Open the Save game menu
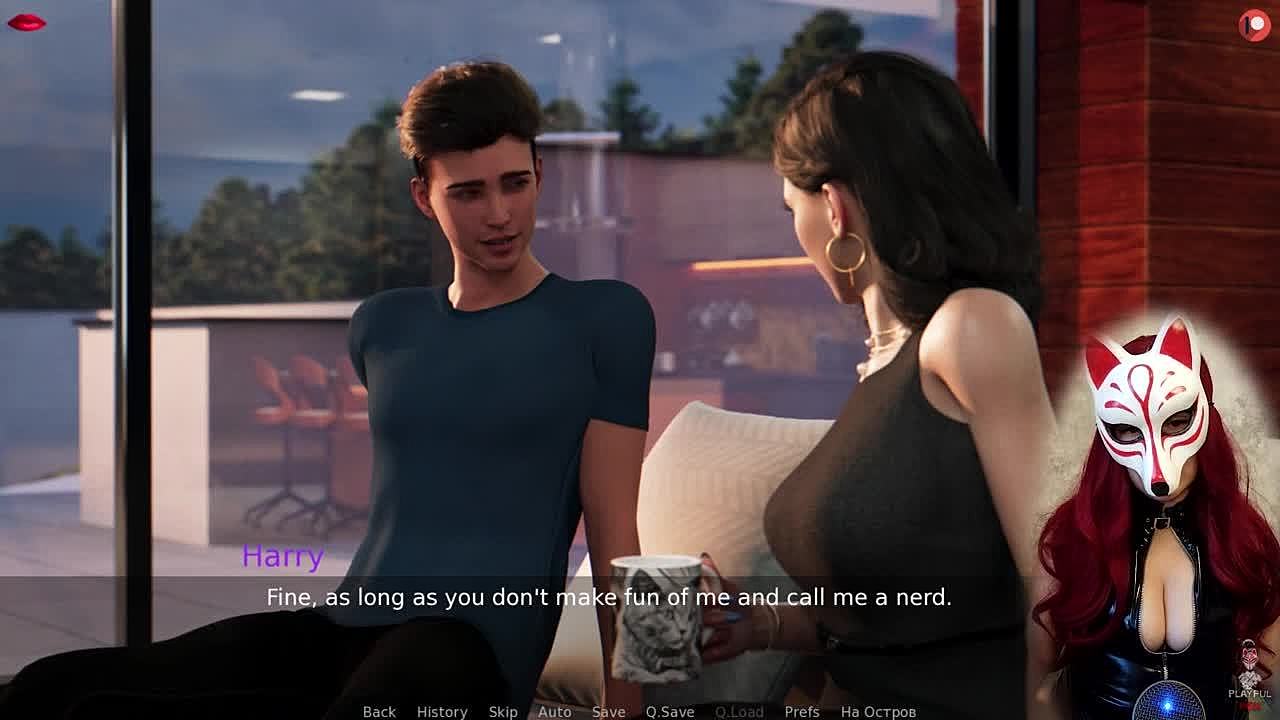 point(608,711)
